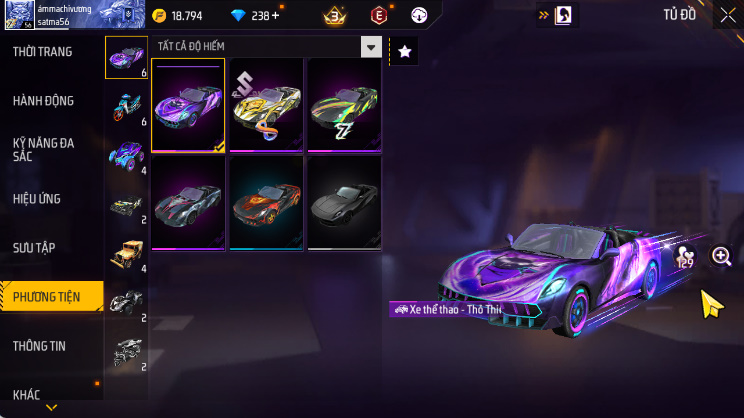This screenshot has height=418, width=744.
Task: Zoom in on the car preview
Action: tap(721, 256)
